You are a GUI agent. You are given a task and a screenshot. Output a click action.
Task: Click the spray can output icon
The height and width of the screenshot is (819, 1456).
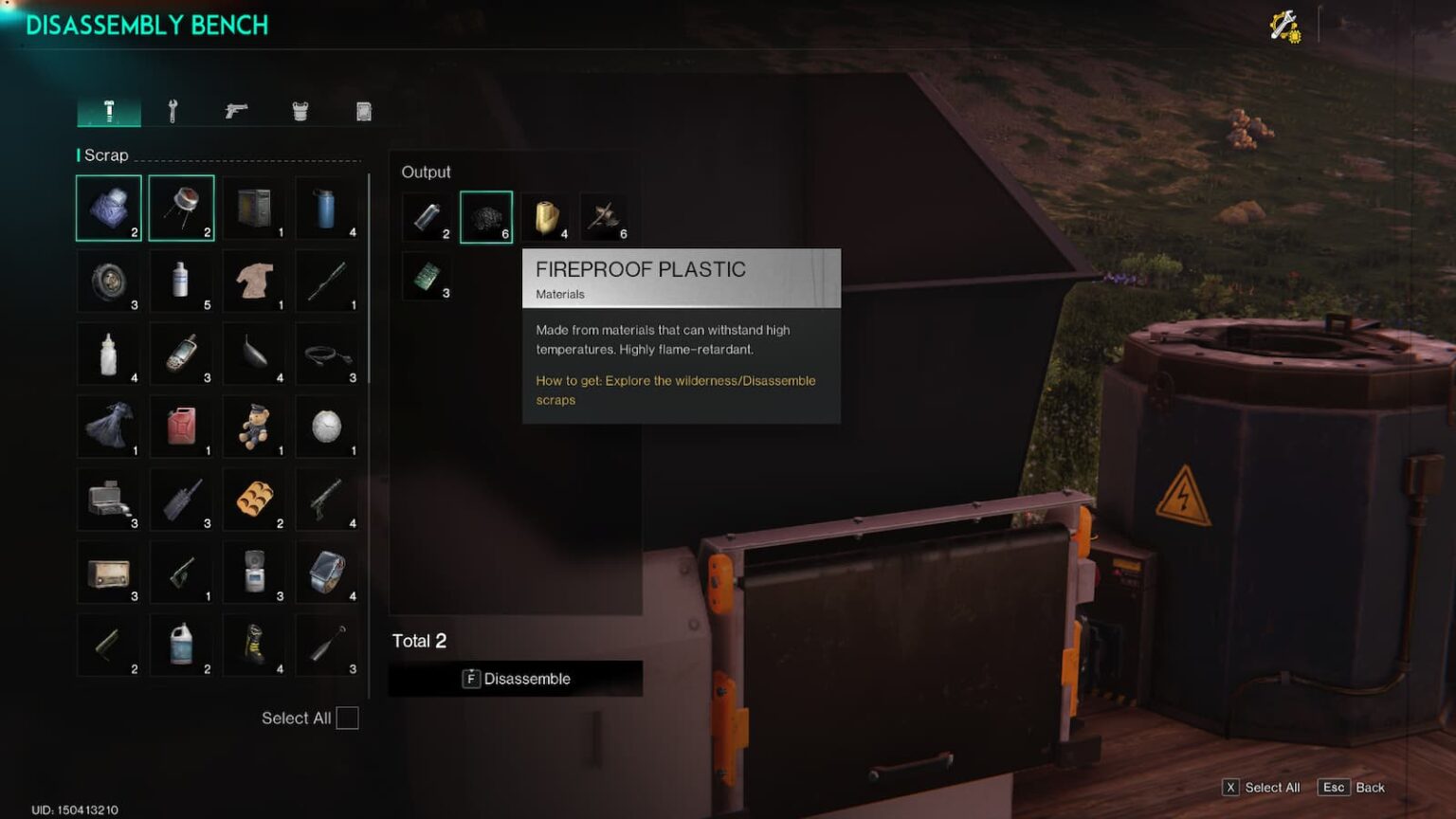click(x=428, y=216)
